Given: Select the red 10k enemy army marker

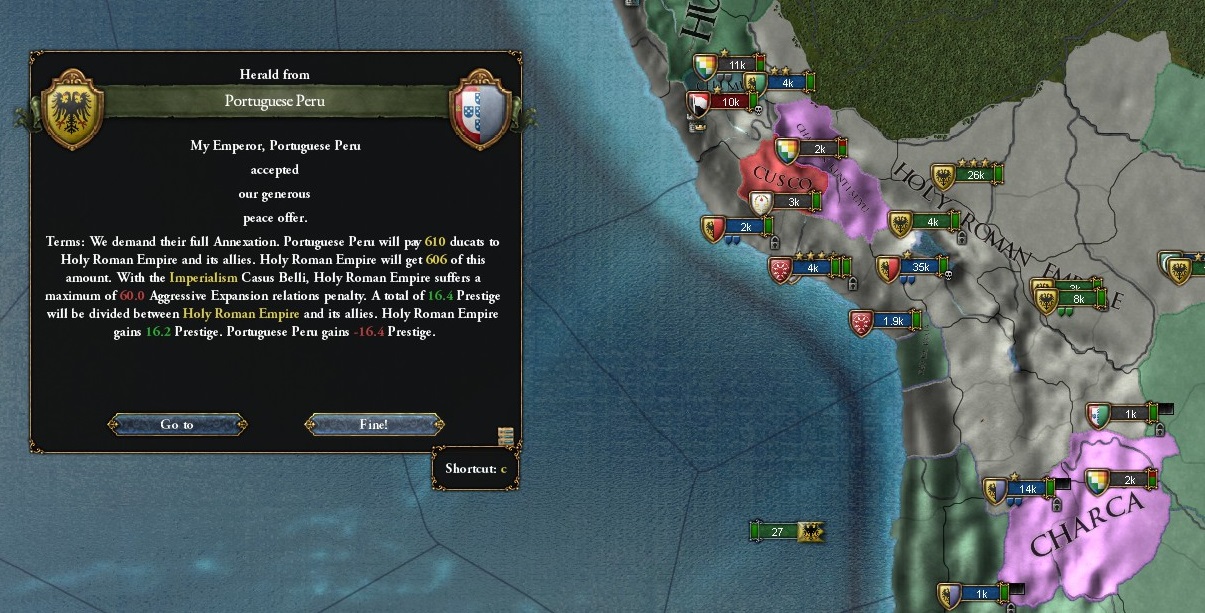Looking at the screenshot, I should pyautogui.click(x=730, y=101).
